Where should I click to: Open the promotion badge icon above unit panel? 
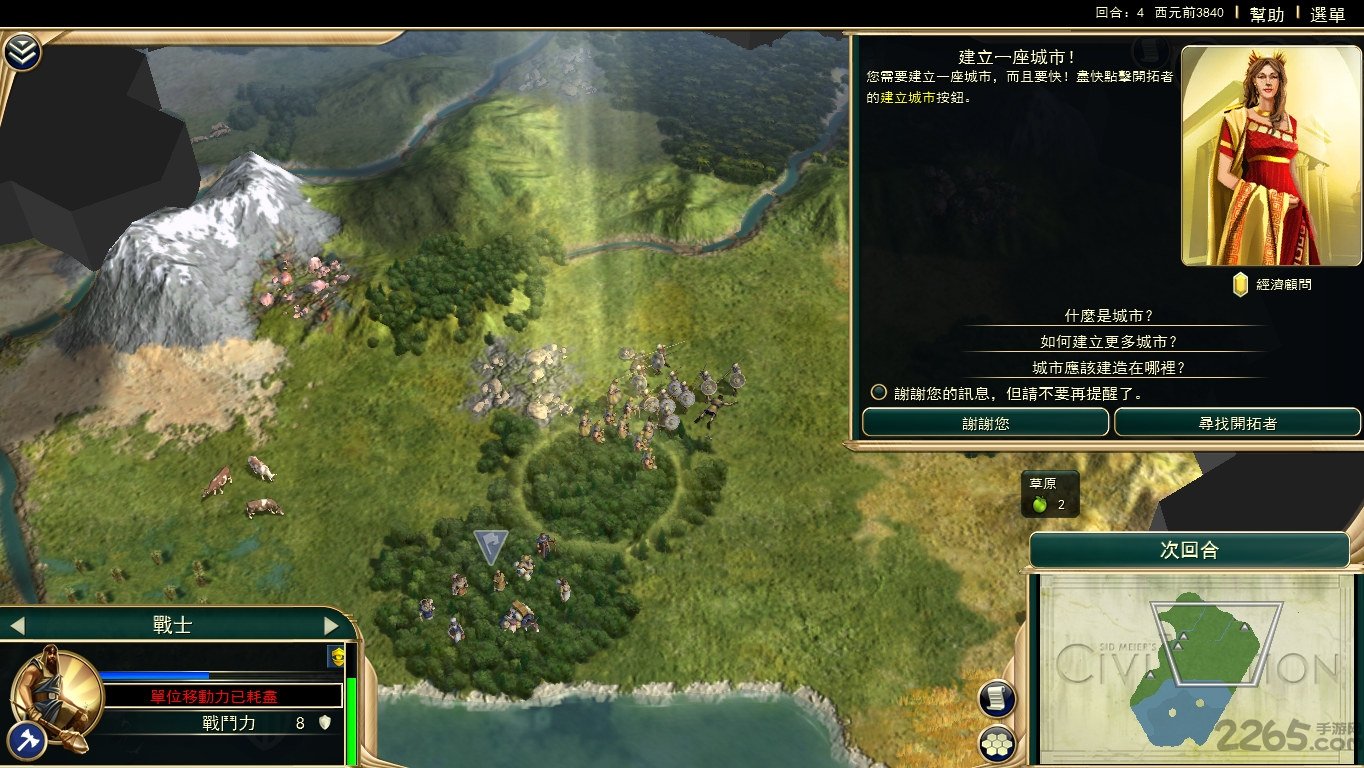[x=335, y=656]
